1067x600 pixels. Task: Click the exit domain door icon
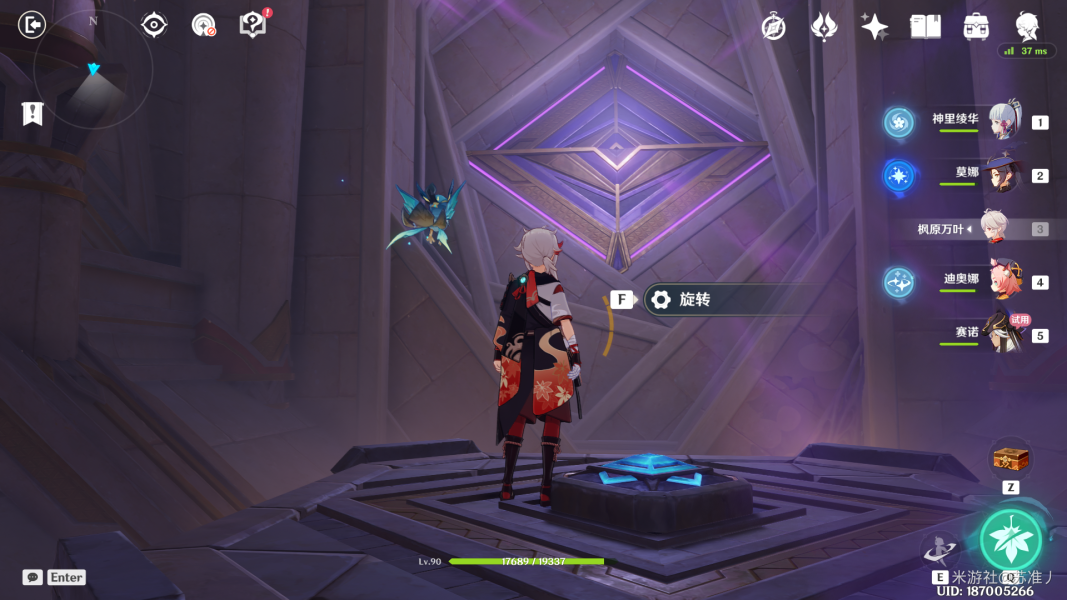click(x=32, y=24)
